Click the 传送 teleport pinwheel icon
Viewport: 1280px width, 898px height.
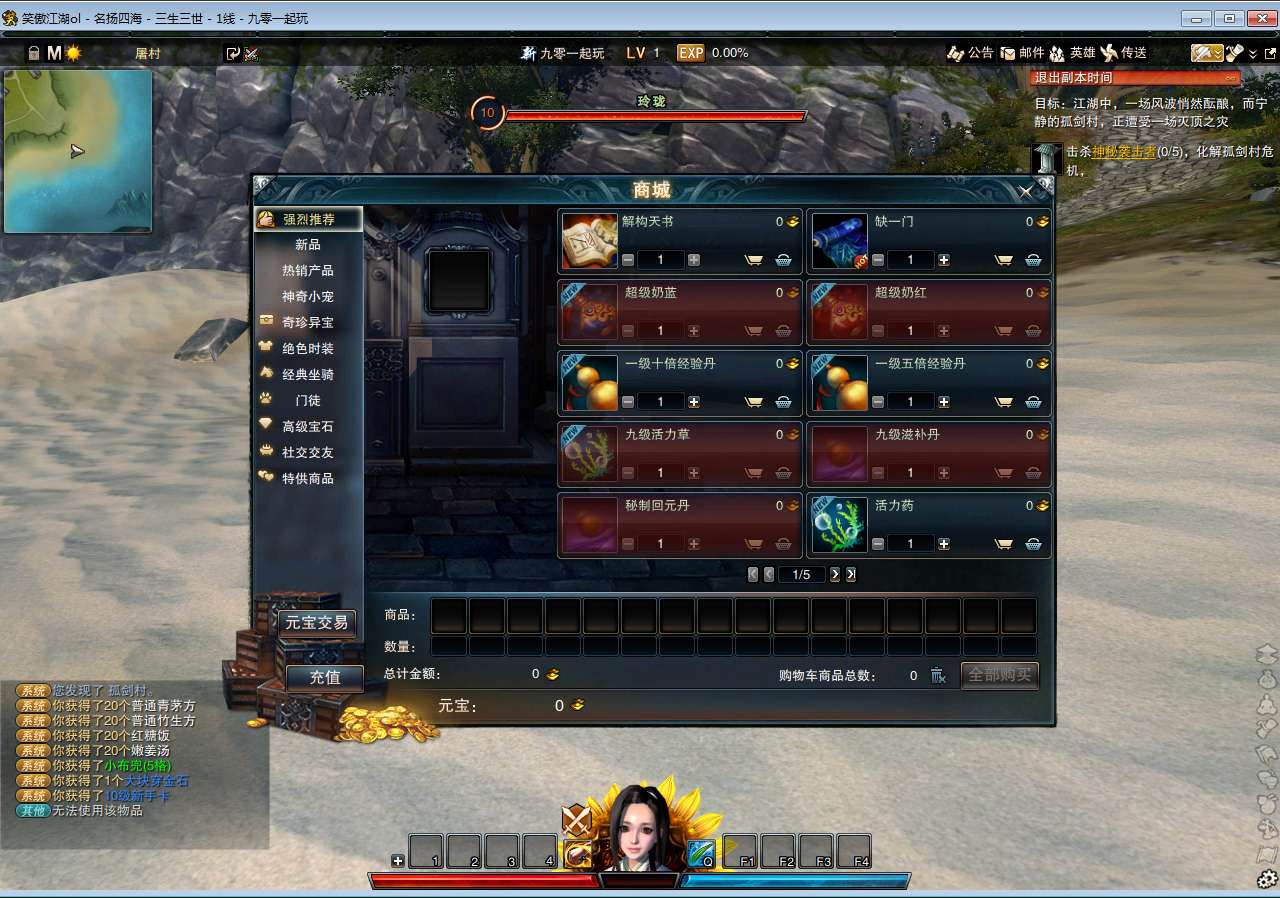click(1110, 52)
